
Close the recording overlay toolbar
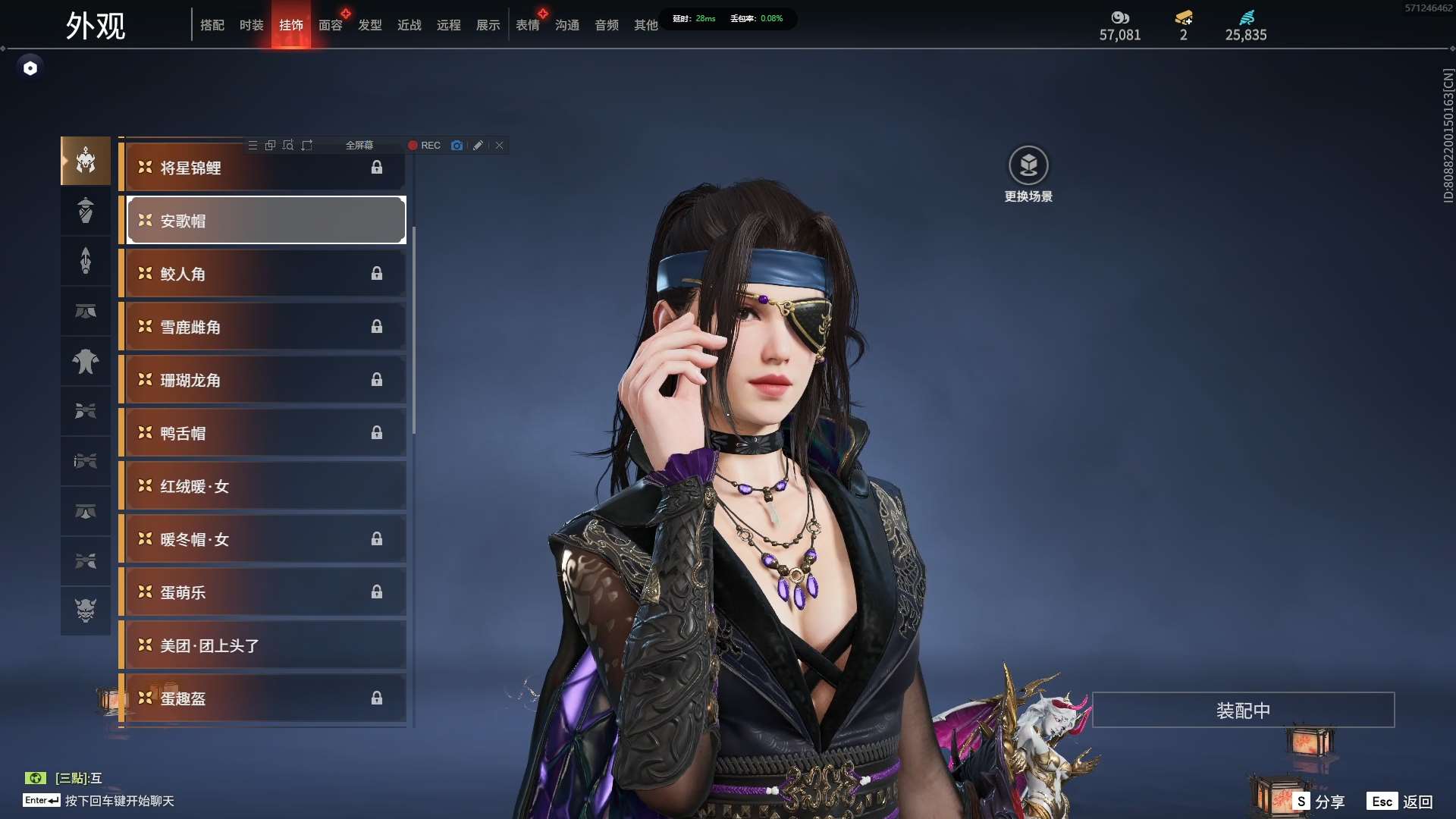[x=500, y=146]
